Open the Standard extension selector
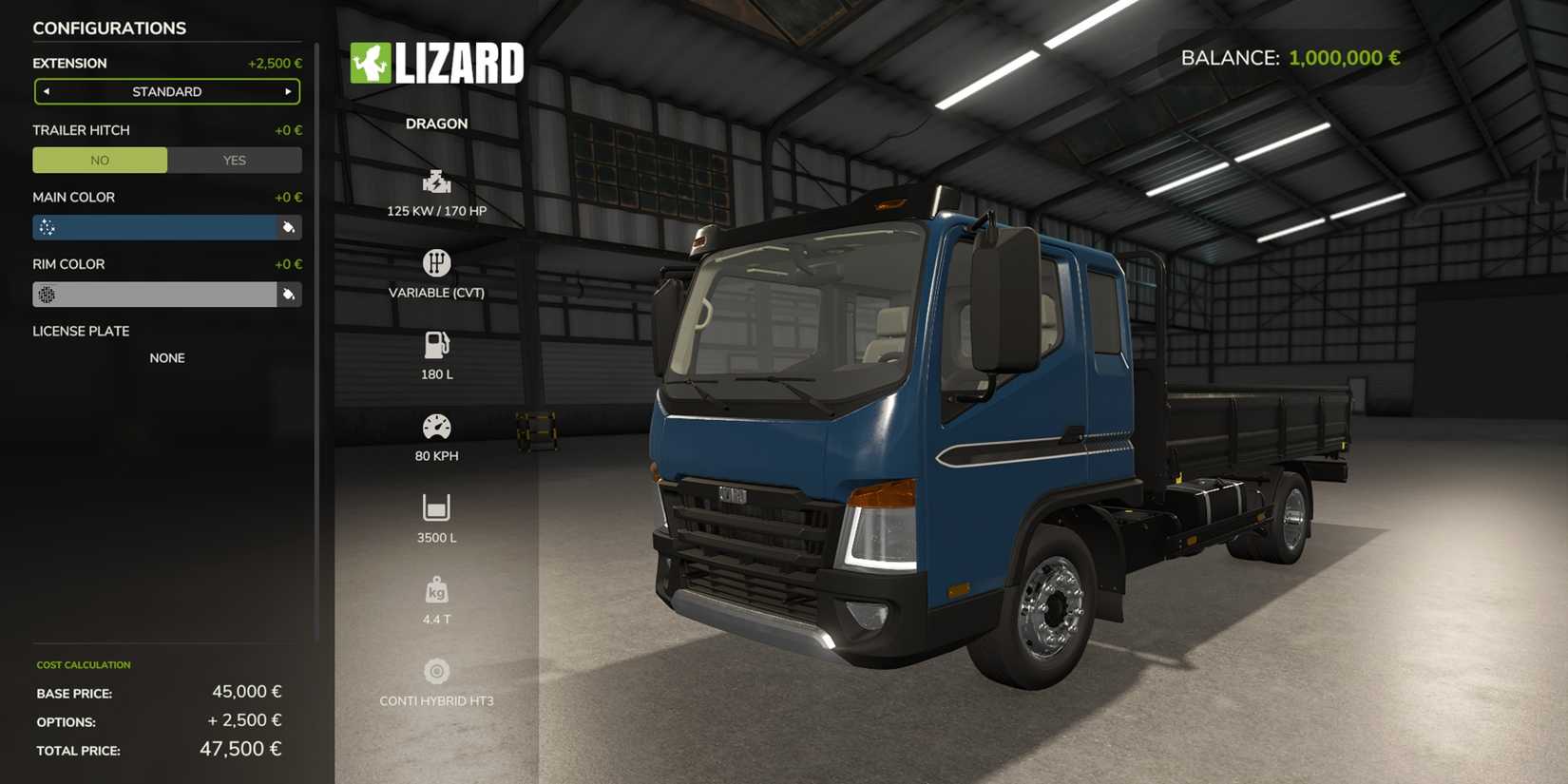 pos(167,91)
